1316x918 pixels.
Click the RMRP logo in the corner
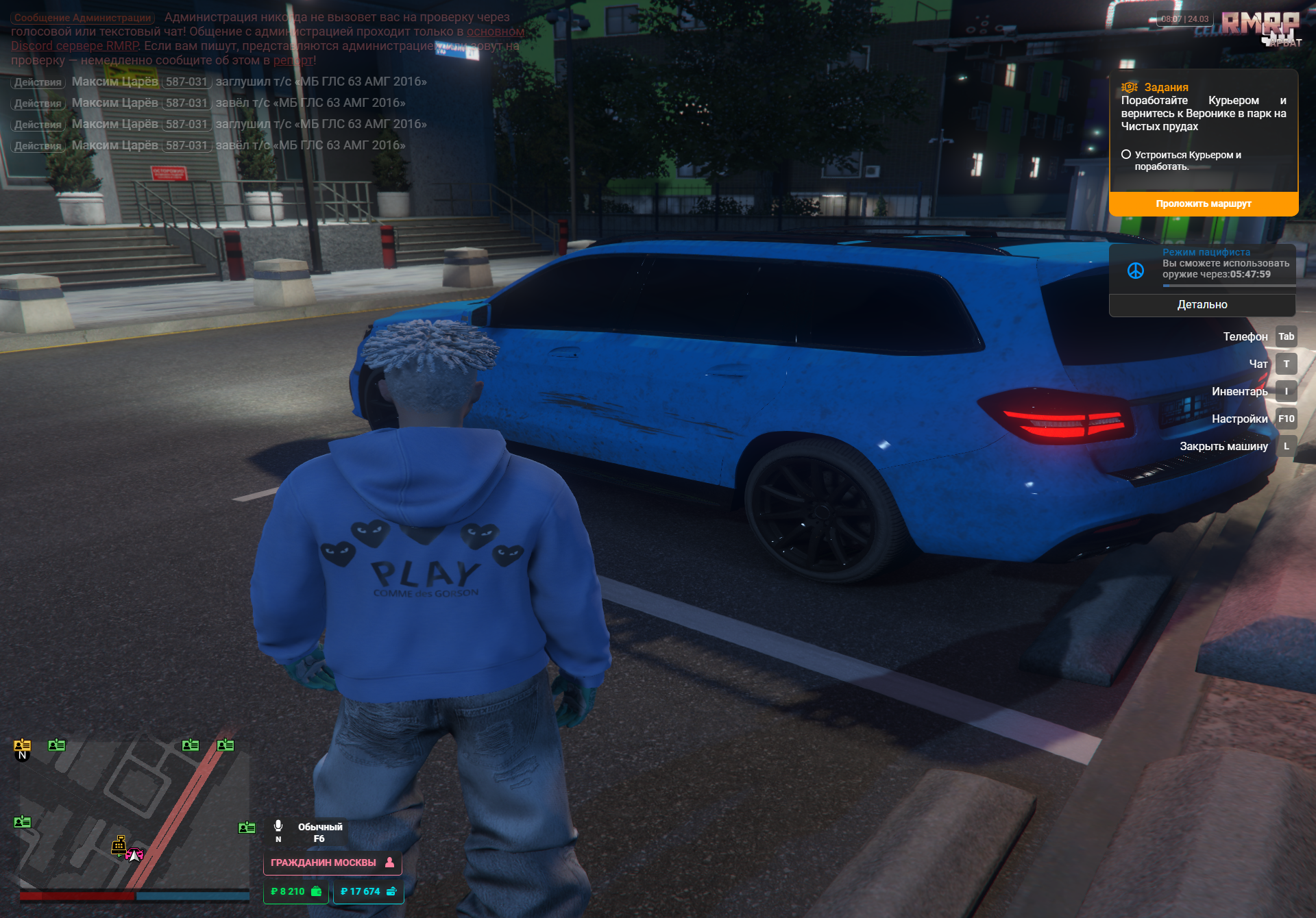(1260, 25)
